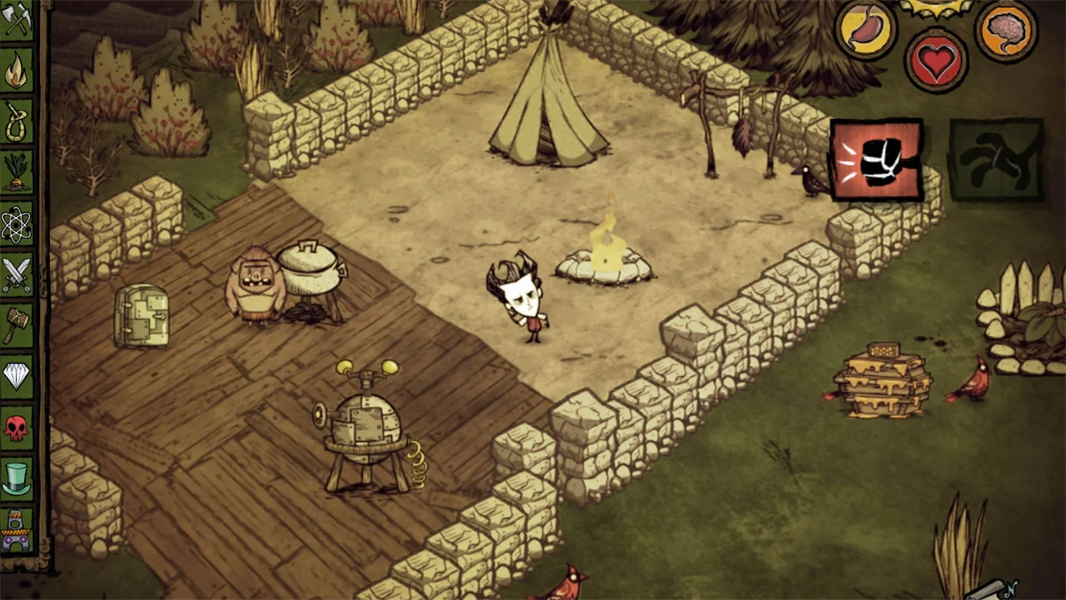This screenshot has height=600, width=1066.
Task: Open the Tools crafting tab (axe and pickaxe)
Action: 17,20
